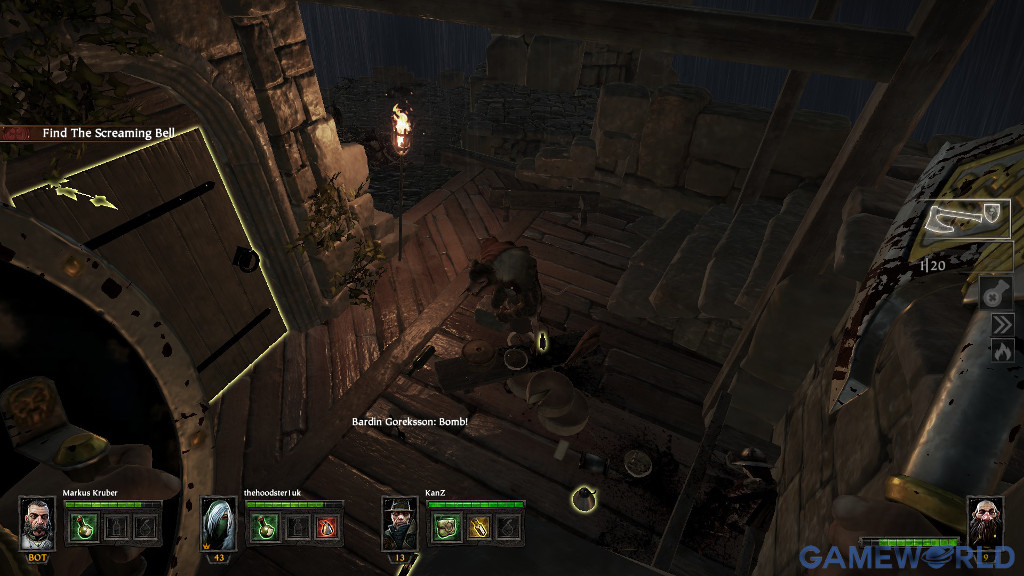Select the flame grenade slot
The image size is (1024, 576).
click(x=1002, y=350)
